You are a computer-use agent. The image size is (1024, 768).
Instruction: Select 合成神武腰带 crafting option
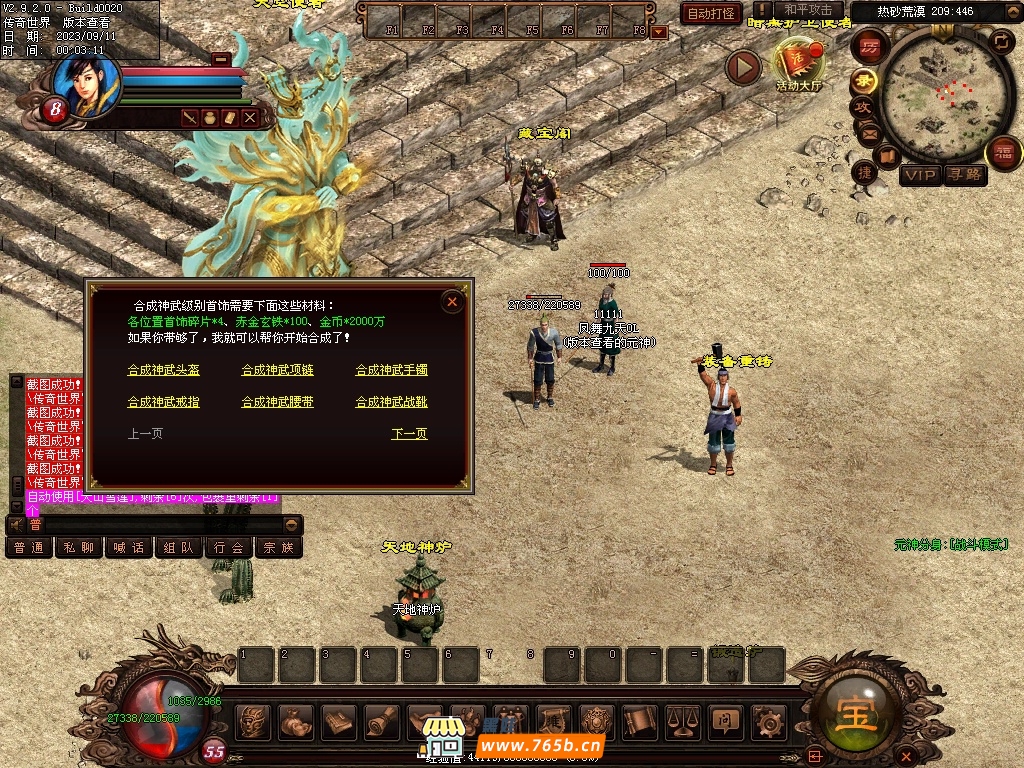(277, 402)
